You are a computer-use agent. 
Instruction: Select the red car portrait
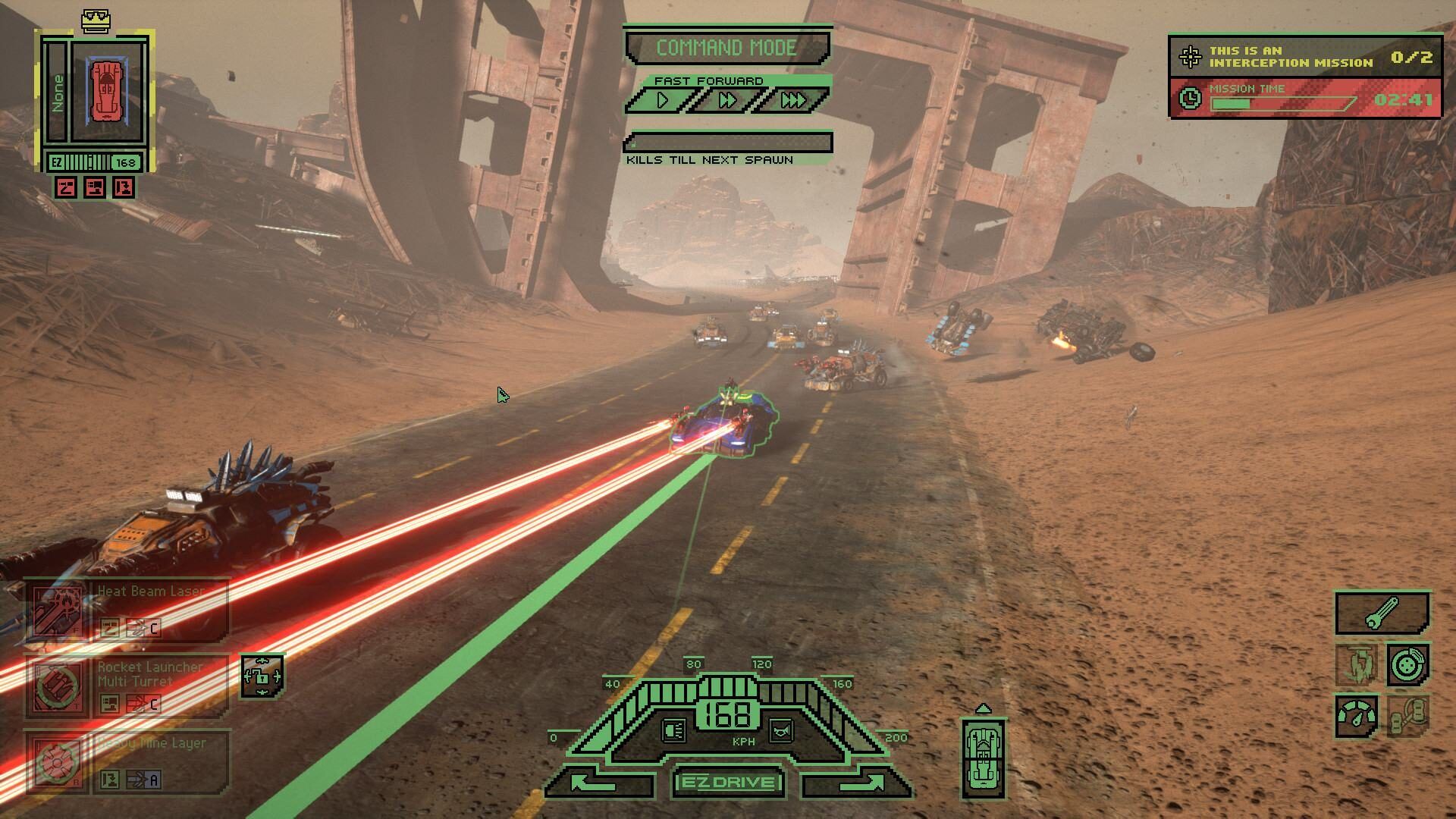(x=107, y=91)
